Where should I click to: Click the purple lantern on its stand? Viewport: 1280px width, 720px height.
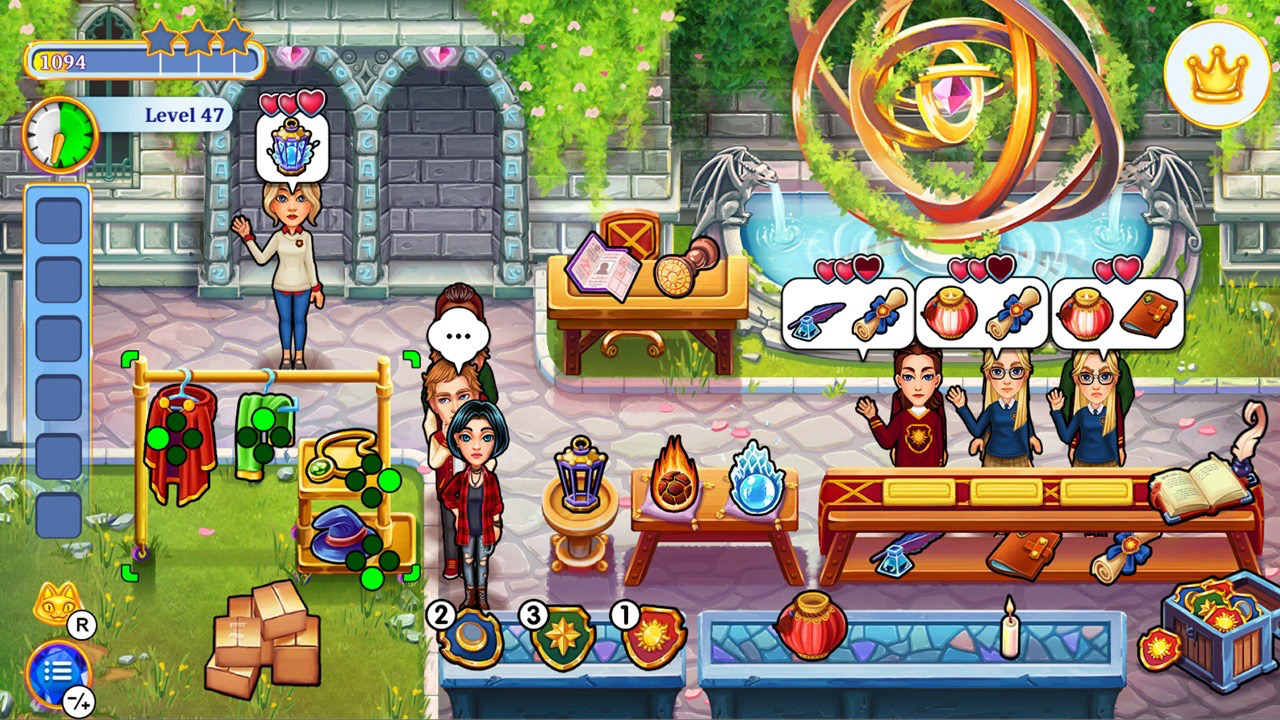click(x=580, y=480)
